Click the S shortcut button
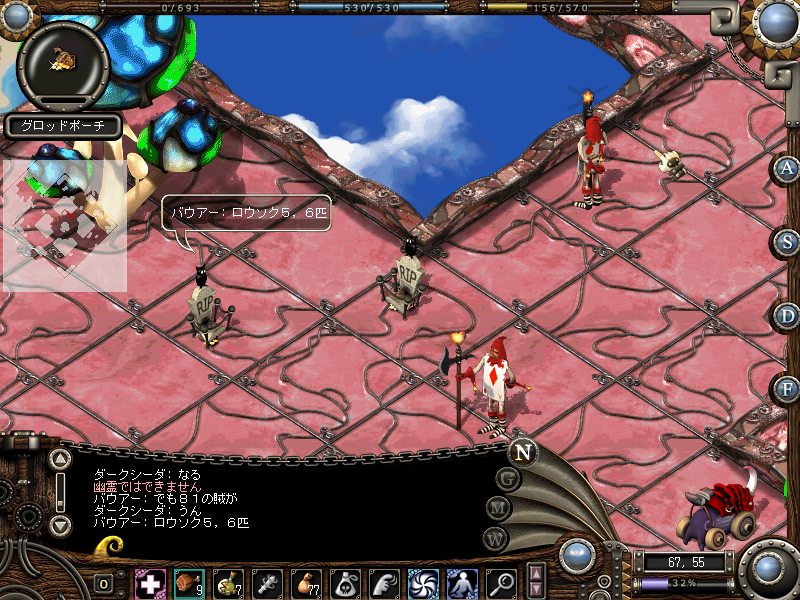The height and width of the screenshot is (600, 800). coord(786,241)
